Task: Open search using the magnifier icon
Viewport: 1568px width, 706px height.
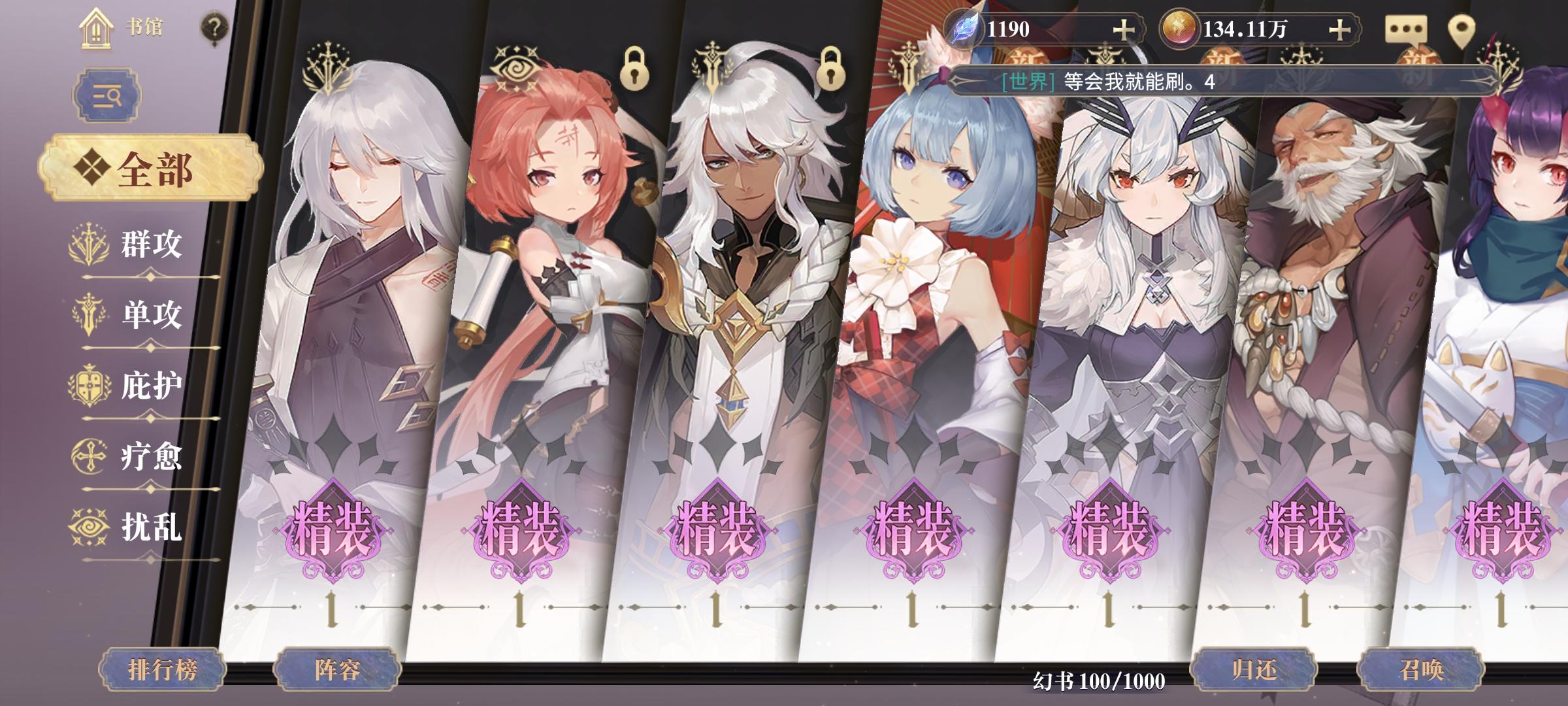Action: [x=108, y=93]
